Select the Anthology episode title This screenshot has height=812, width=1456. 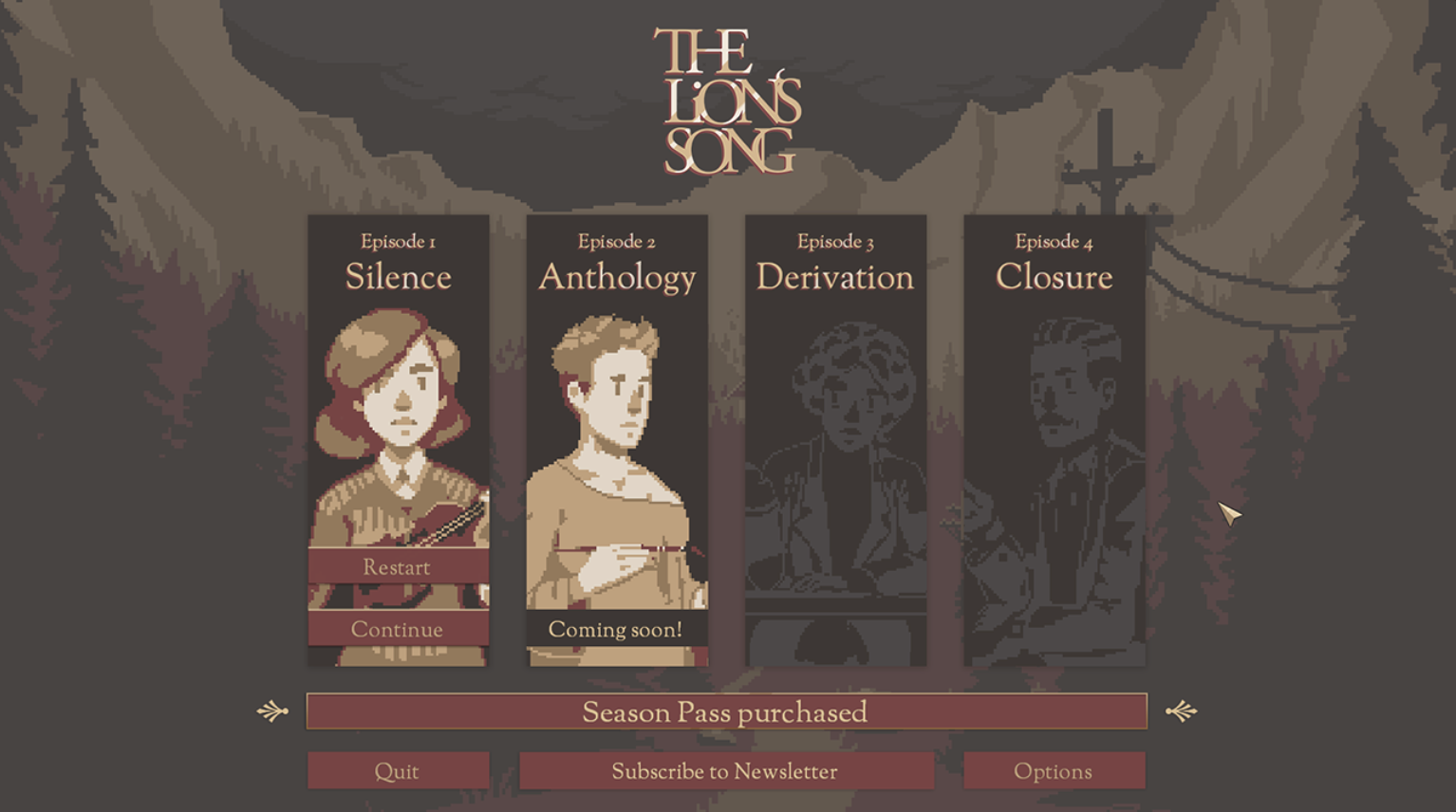point(615,277)
